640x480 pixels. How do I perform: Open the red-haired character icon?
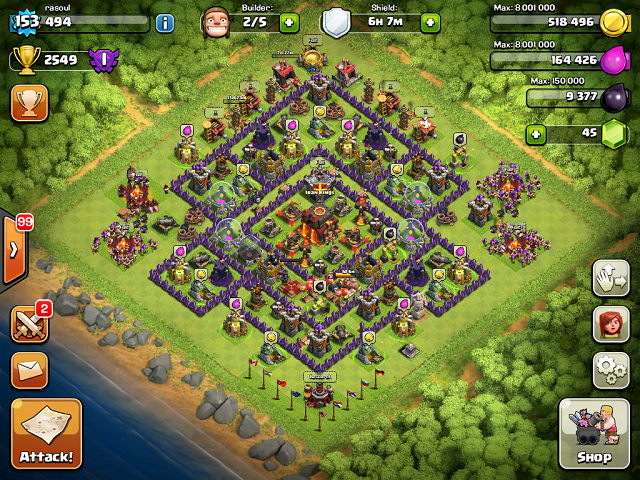pos(610,323)
